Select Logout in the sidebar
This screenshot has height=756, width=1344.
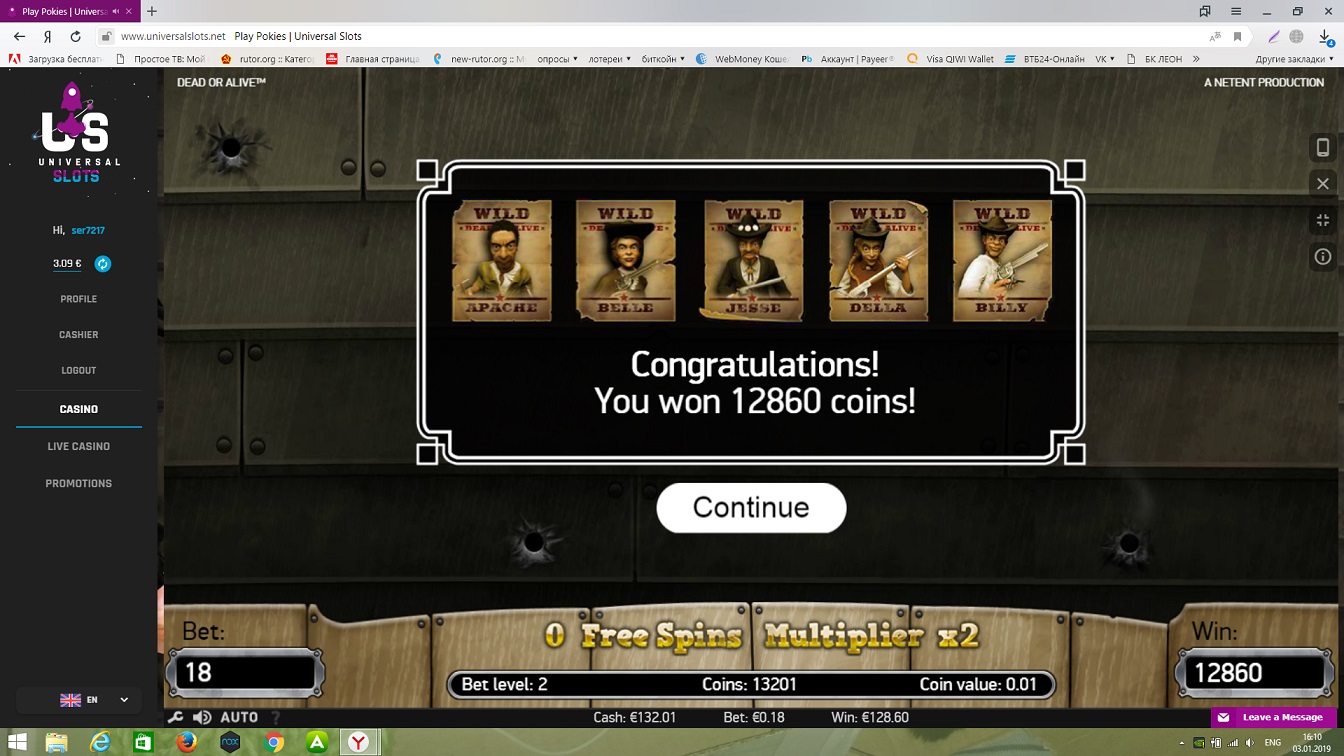click(78, 371)
